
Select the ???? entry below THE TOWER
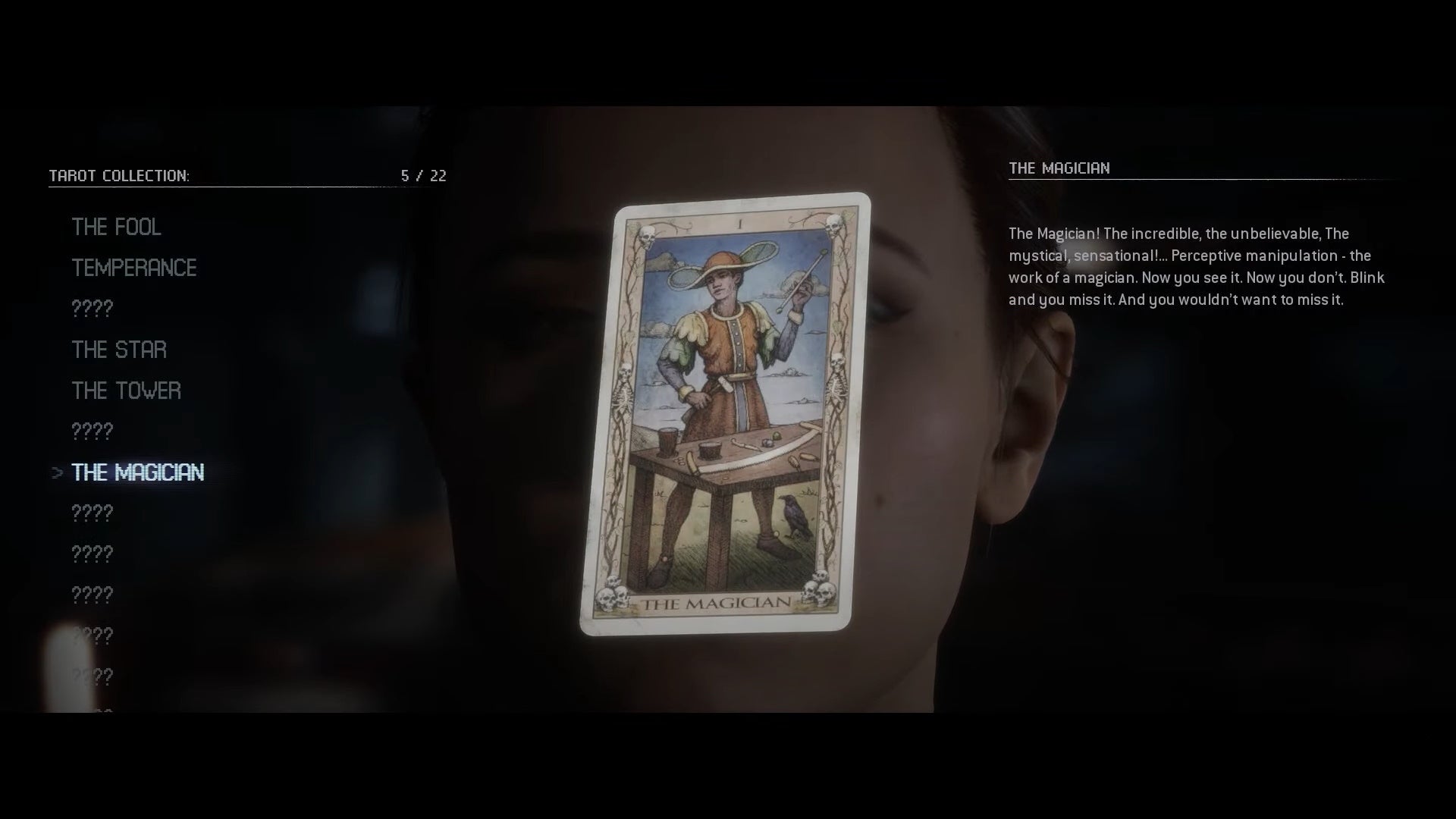click(93, 431)
